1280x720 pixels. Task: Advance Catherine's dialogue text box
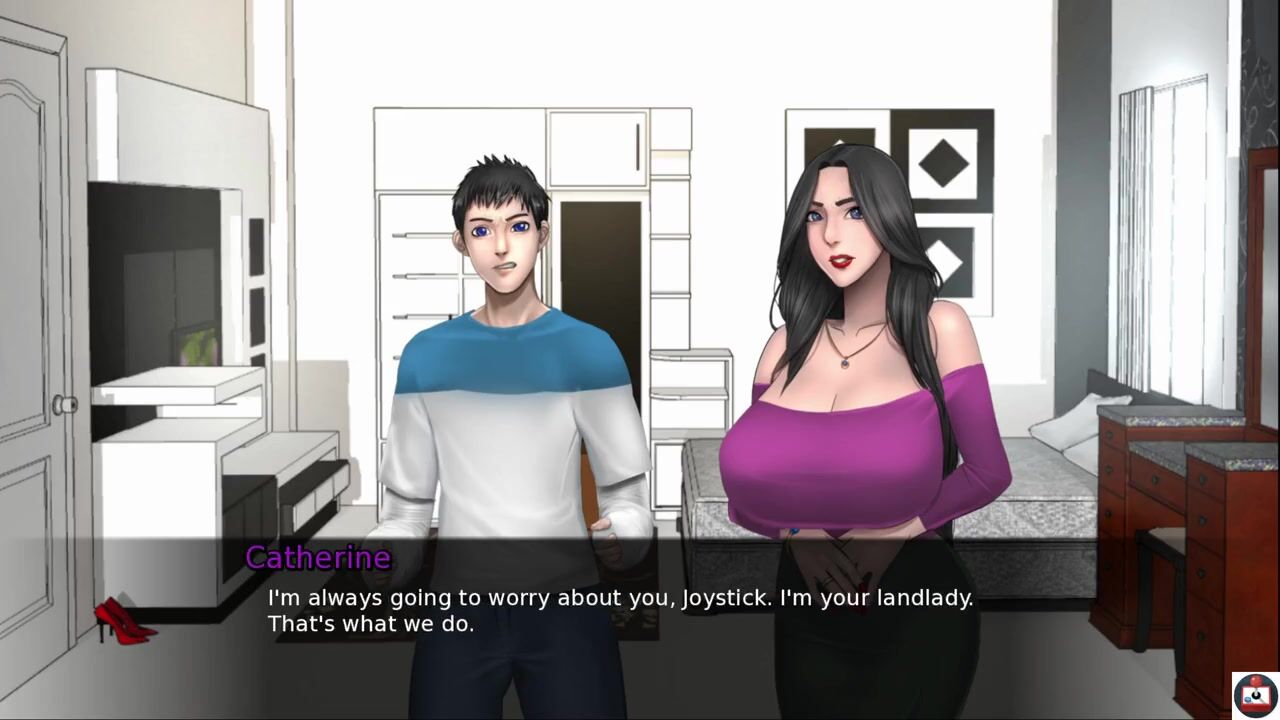[x=619, y=611]
